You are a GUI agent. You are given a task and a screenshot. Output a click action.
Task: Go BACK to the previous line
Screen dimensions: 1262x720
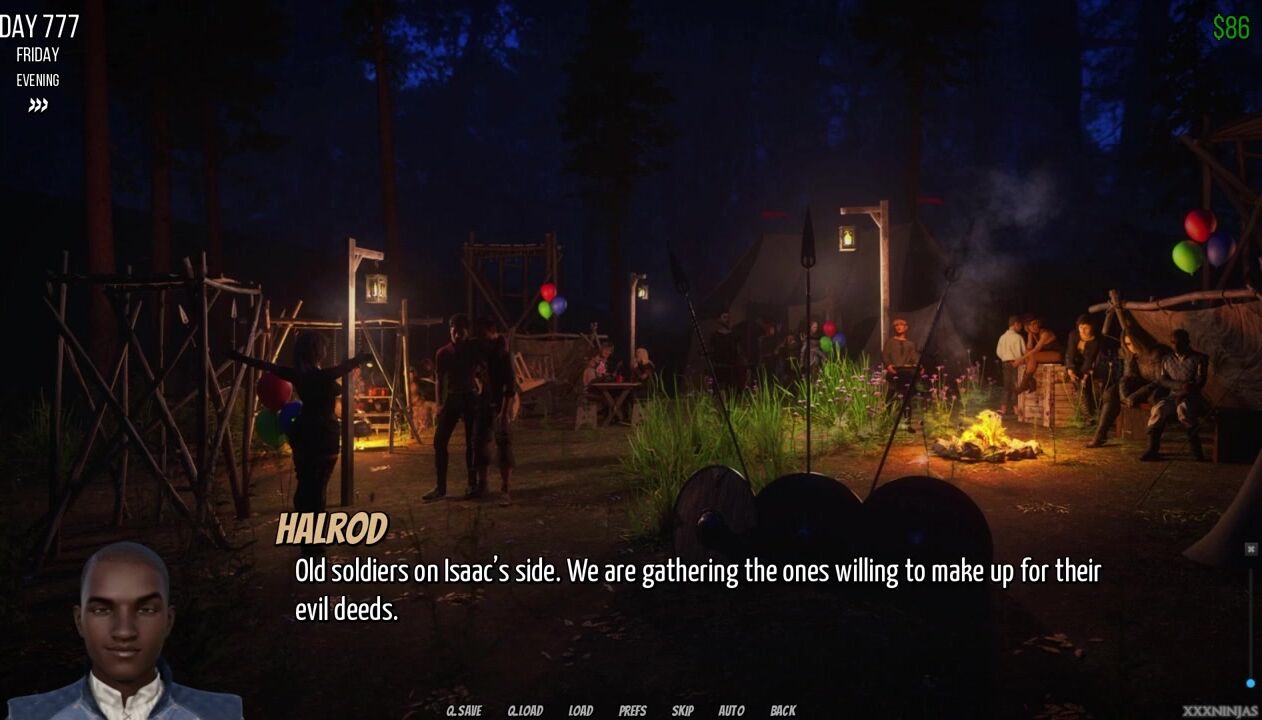pyautogui.click(x=783, y=711)
